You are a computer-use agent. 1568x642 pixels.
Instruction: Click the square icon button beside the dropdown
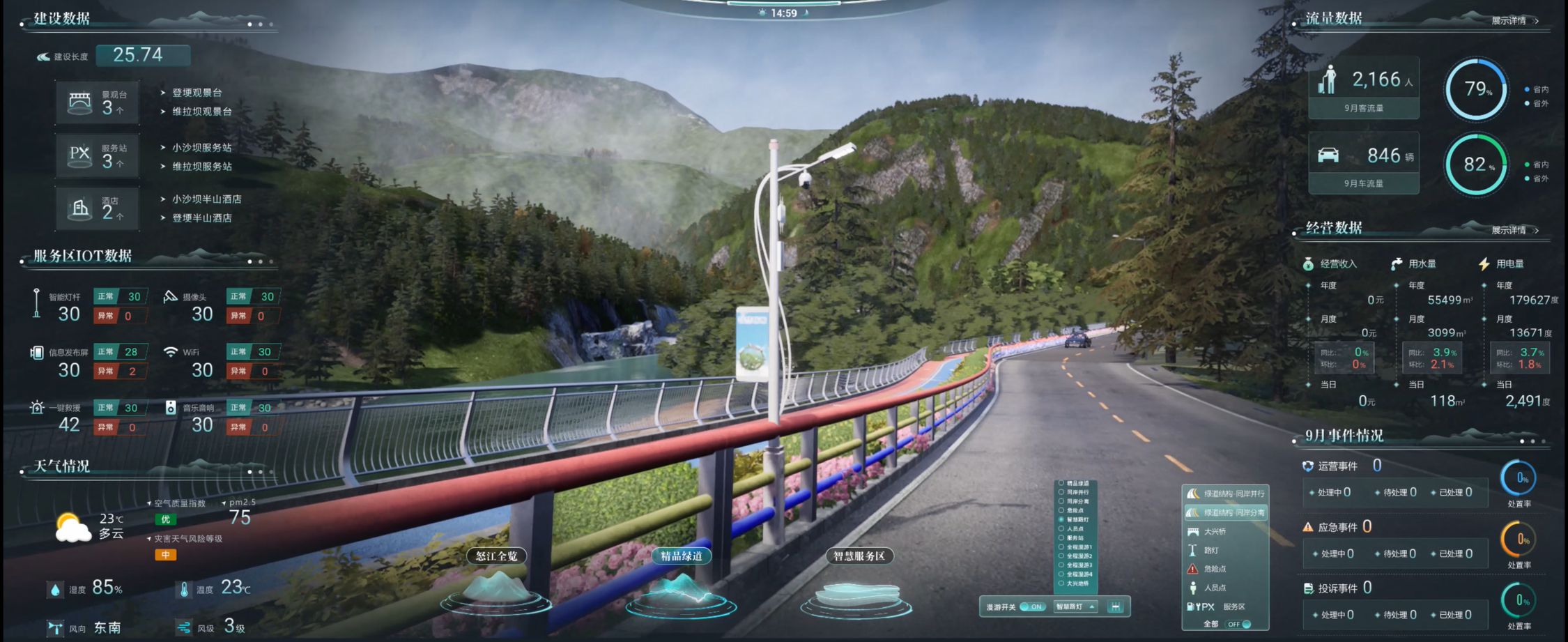(1116, 606)
